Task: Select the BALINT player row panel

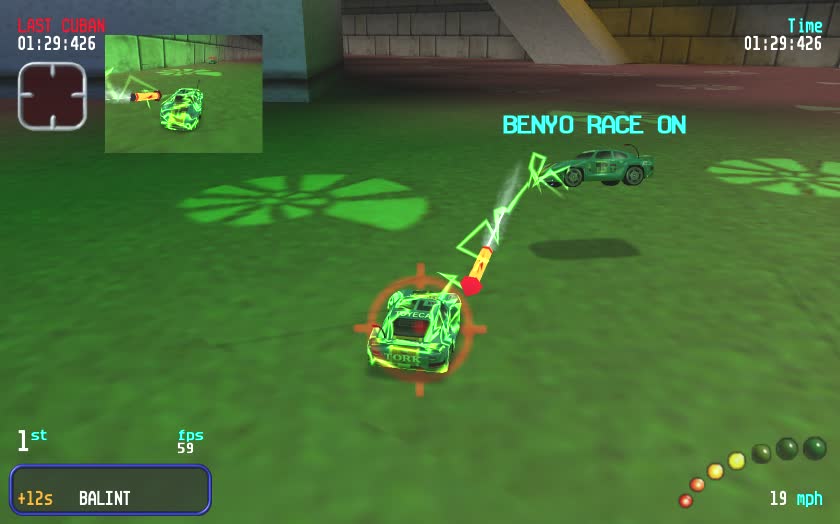Action: click(110, 490)
